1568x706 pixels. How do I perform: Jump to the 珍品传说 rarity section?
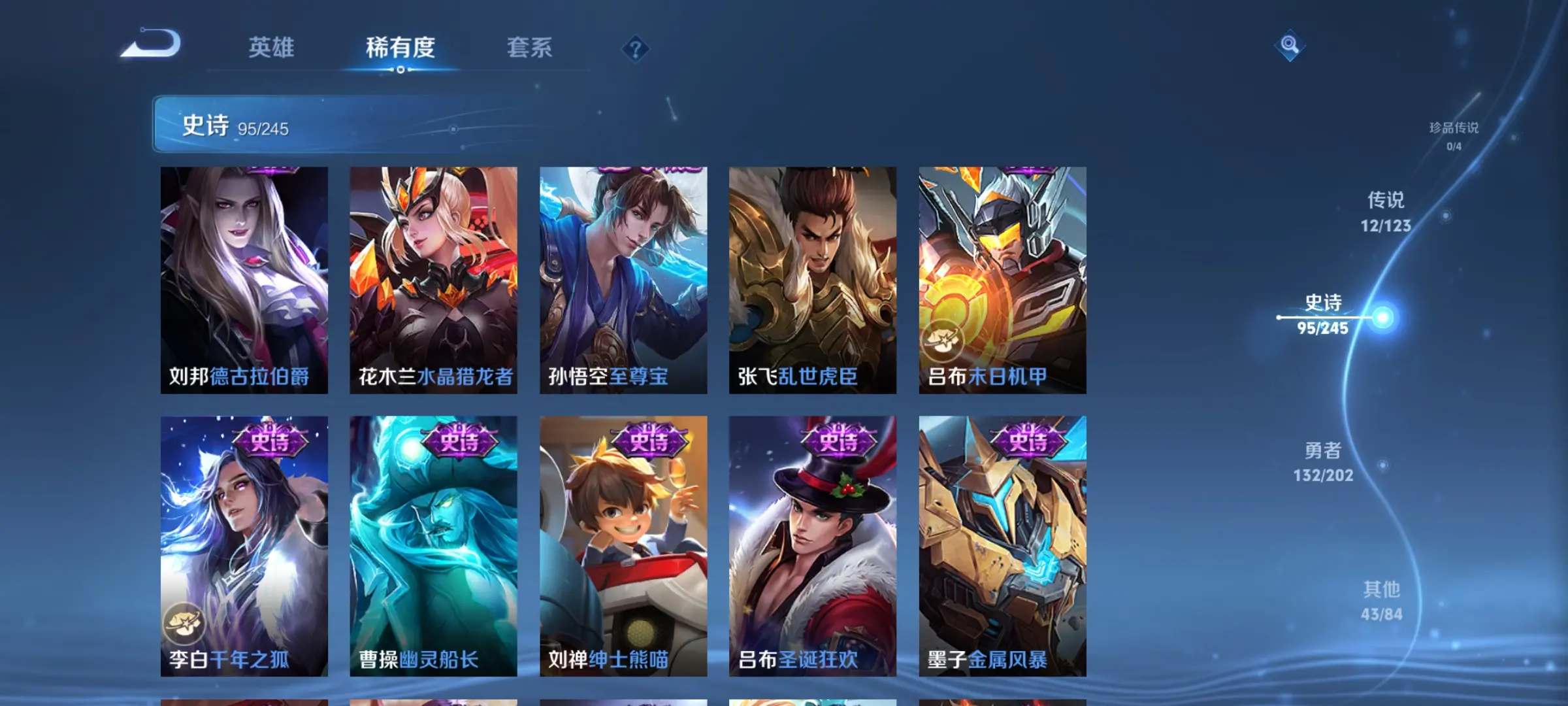[x=1453, y=135]
